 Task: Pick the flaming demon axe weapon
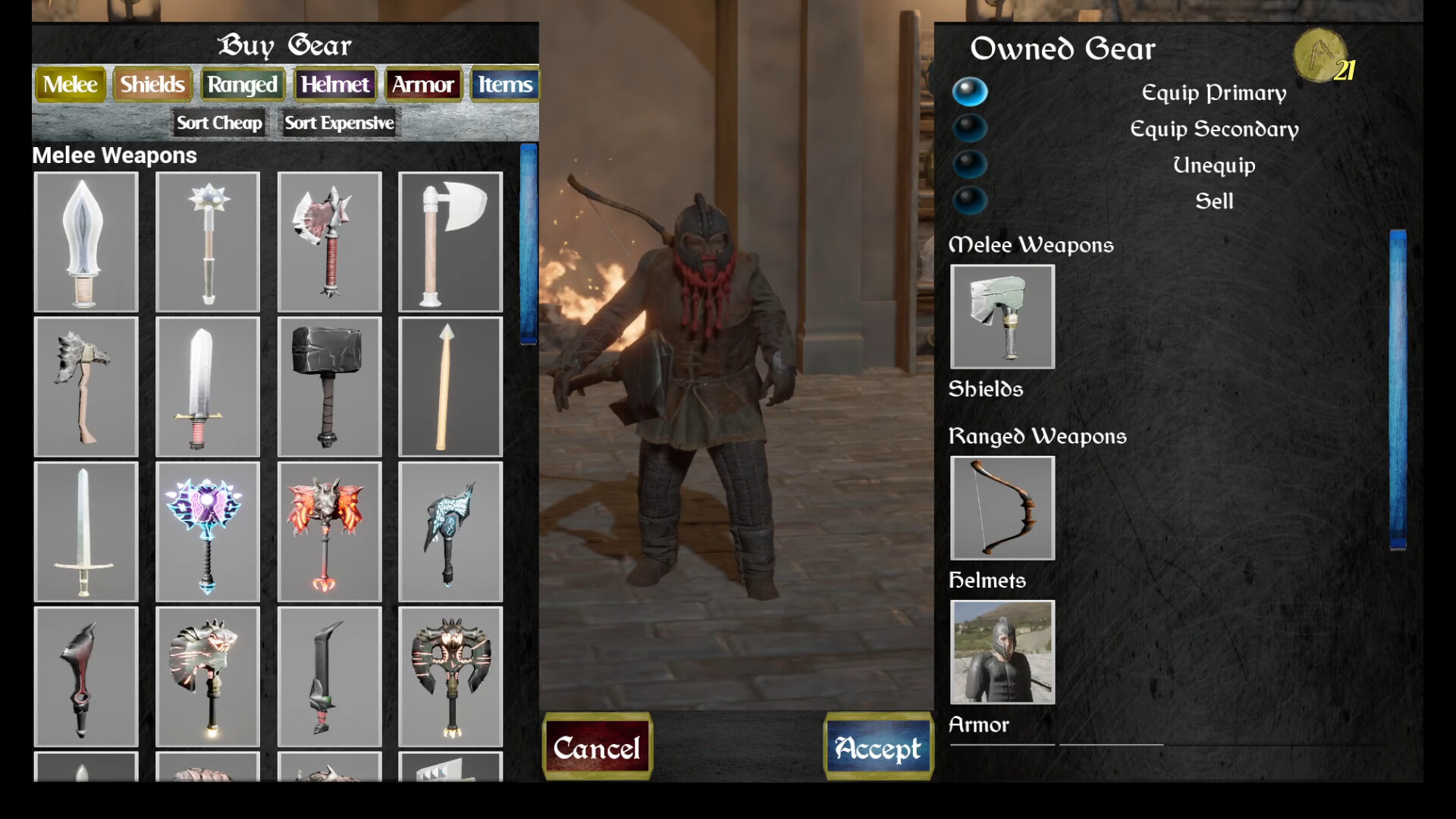coord(330,531)
